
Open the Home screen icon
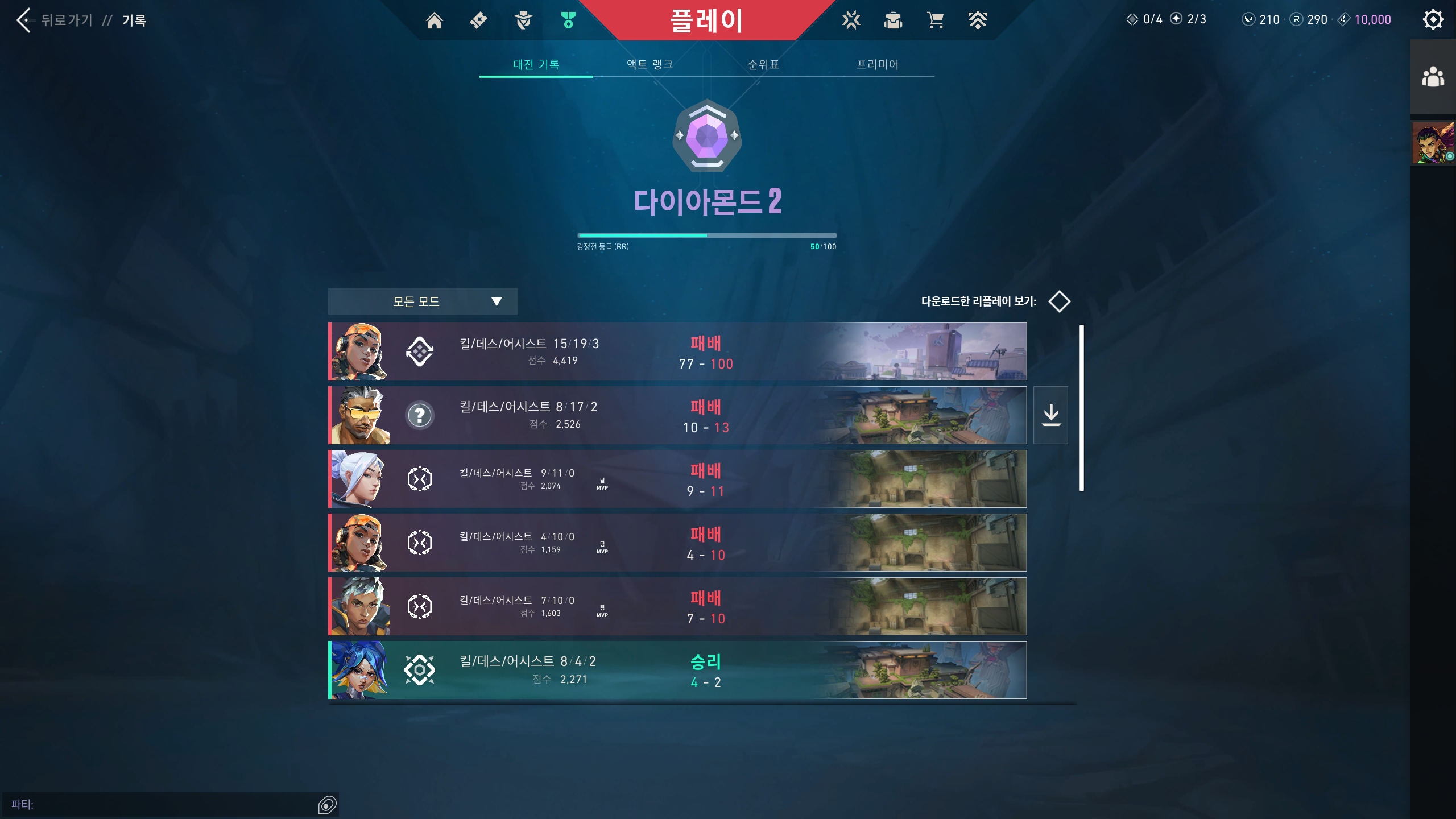pyautogui.click(x=436, y=20)
